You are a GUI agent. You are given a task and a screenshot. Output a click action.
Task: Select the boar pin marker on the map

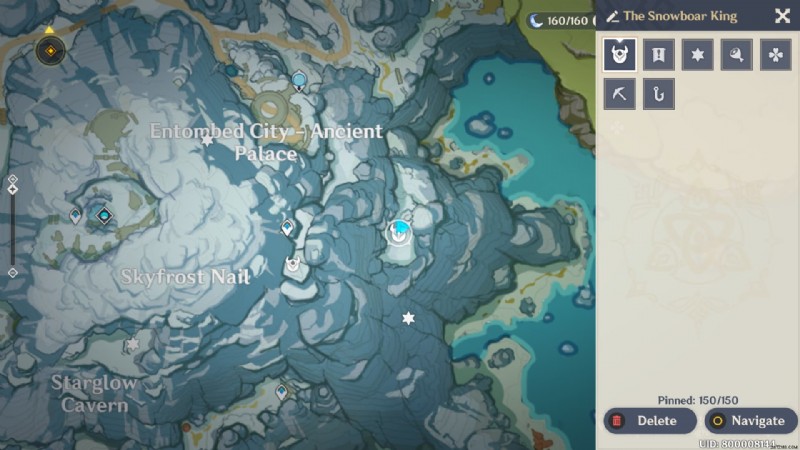[x=293, y=265]
